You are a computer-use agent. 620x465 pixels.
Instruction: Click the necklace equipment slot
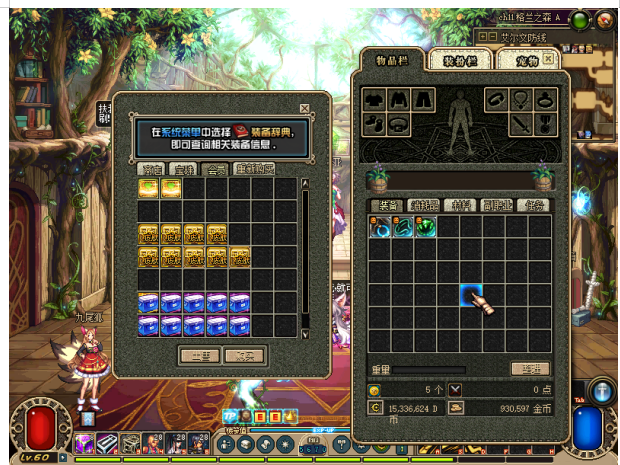tap(520, 99)
